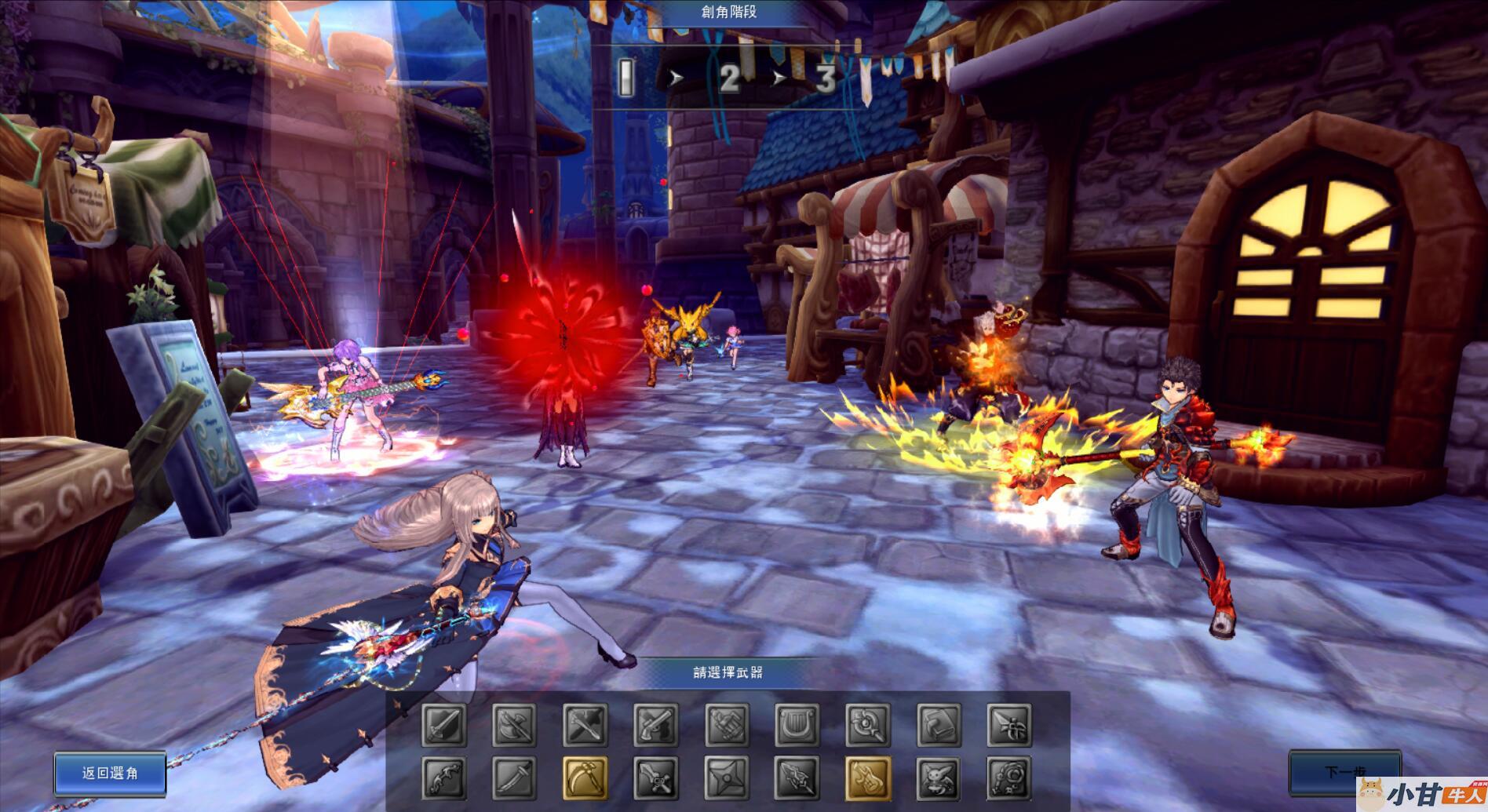
Task: Pick the crossed hammer weapon icon
Action: [585, 724]
